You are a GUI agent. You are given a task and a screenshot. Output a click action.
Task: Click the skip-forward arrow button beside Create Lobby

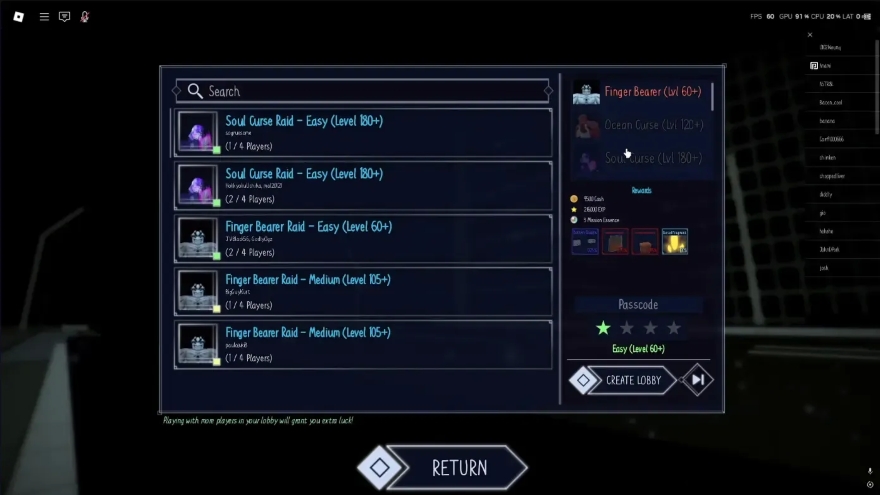click(x=698, y=380)
